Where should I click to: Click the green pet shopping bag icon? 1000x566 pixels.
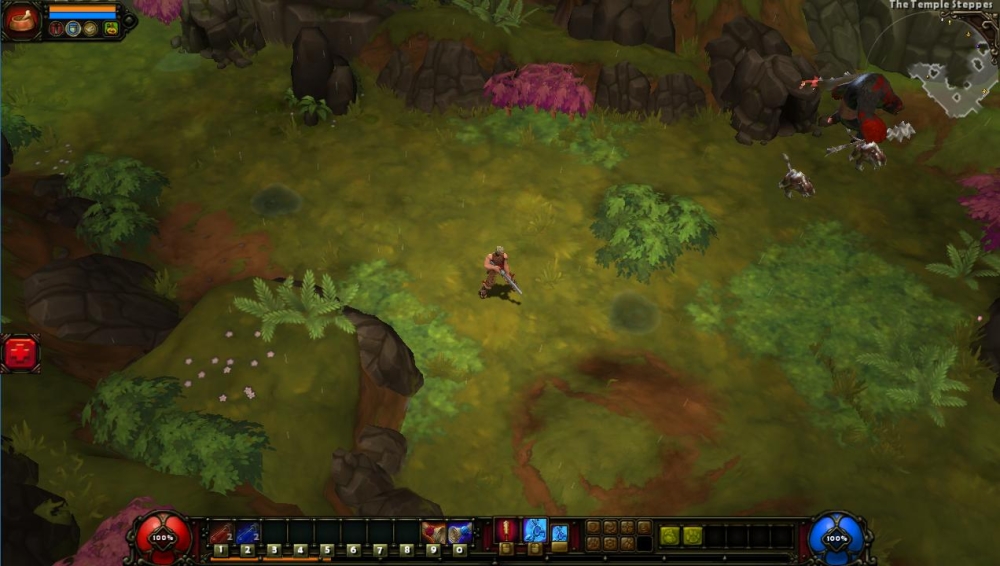click(111, 28)
